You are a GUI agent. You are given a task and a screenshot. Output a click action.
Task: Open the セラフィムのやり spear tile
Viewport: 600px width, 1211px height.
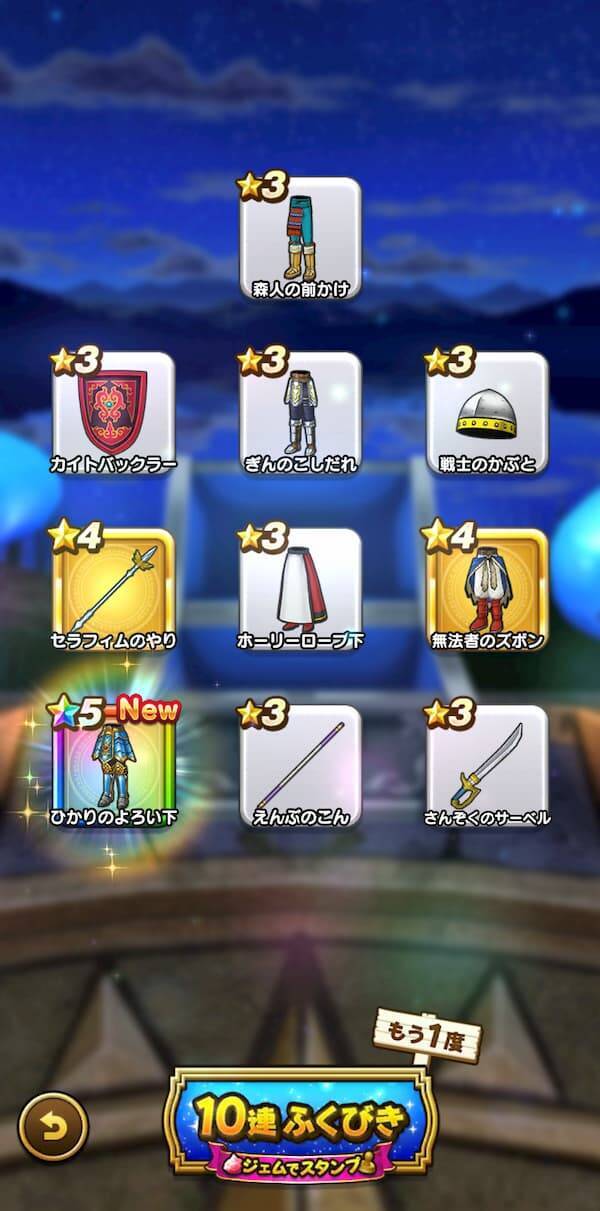[113, 589]
